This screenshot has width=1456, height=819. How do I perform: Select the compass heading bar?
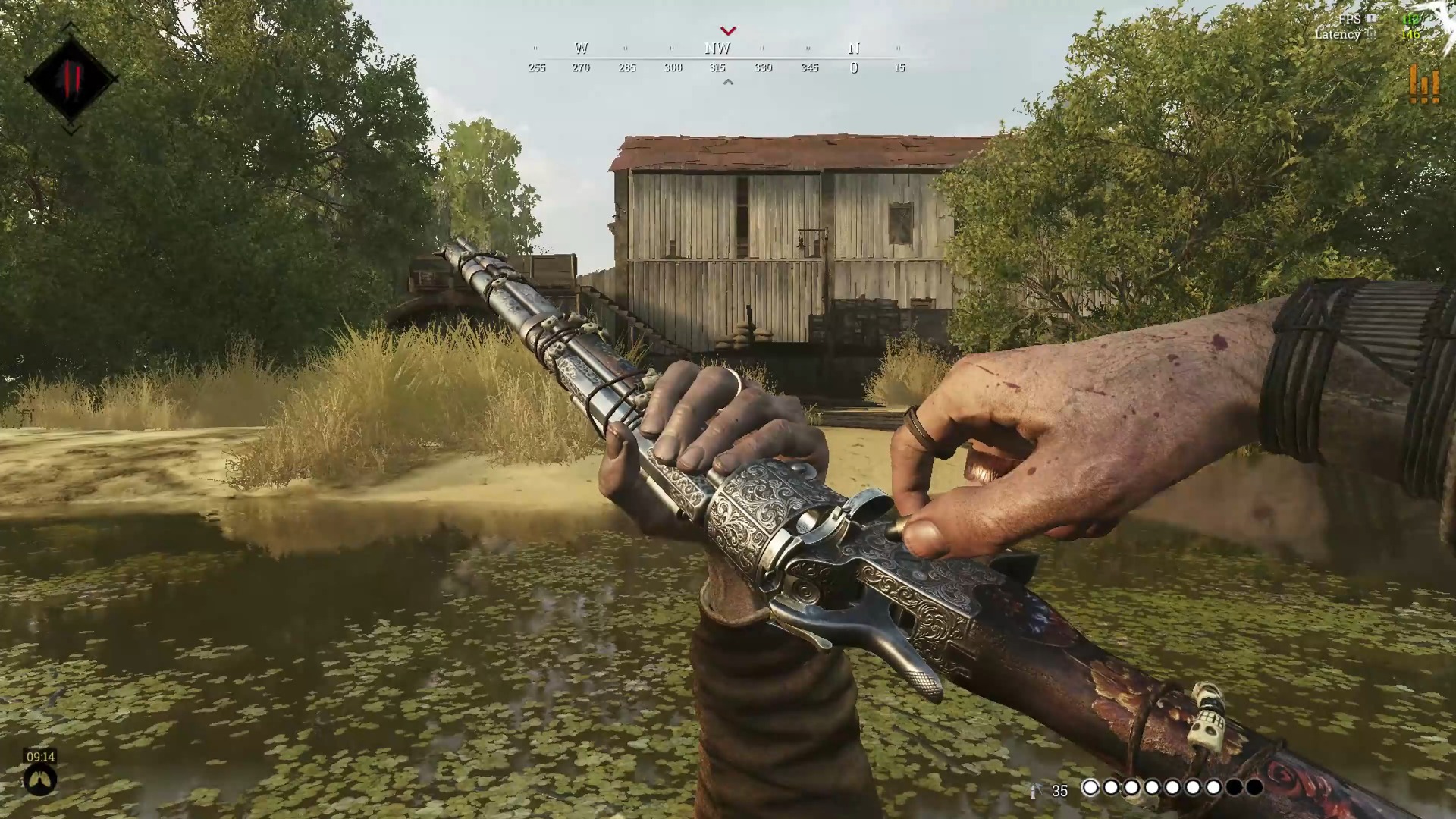717,58
